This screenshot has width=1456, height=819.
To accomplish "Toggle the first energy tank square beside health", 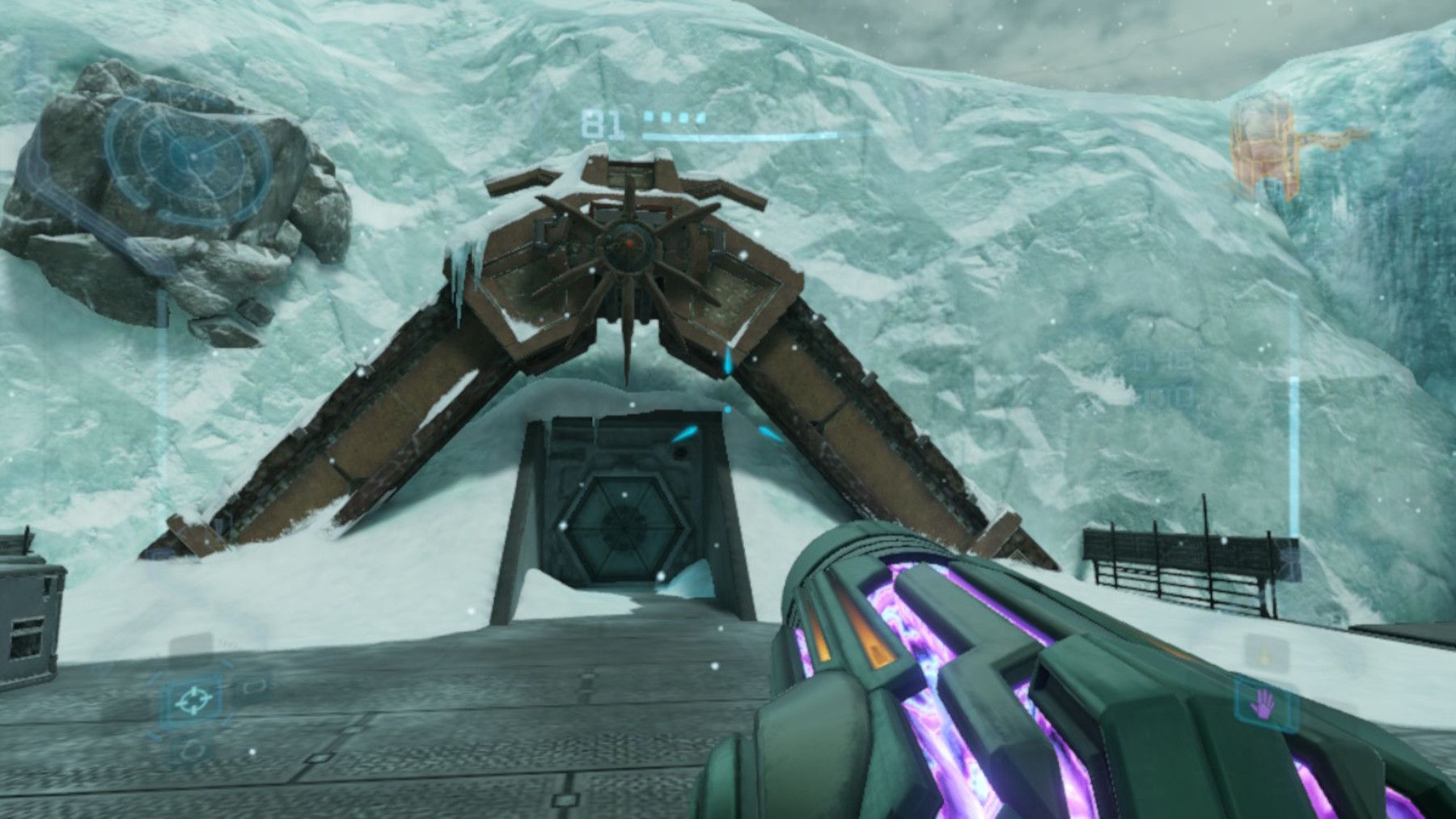I will click(x=648, y=116).
